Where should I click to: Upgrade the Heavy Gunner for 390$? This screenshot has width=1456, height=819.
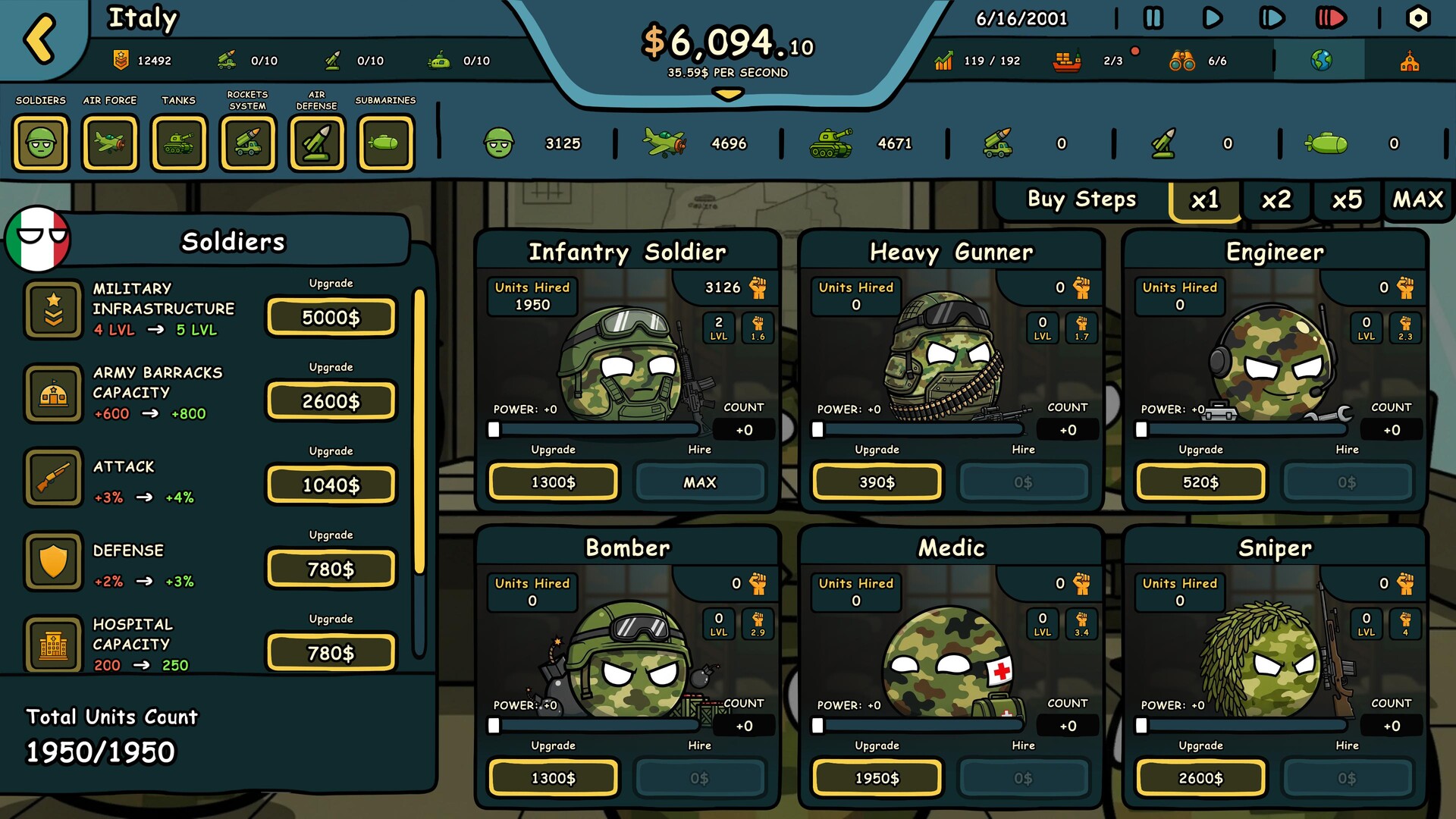(x=877, y=482)
